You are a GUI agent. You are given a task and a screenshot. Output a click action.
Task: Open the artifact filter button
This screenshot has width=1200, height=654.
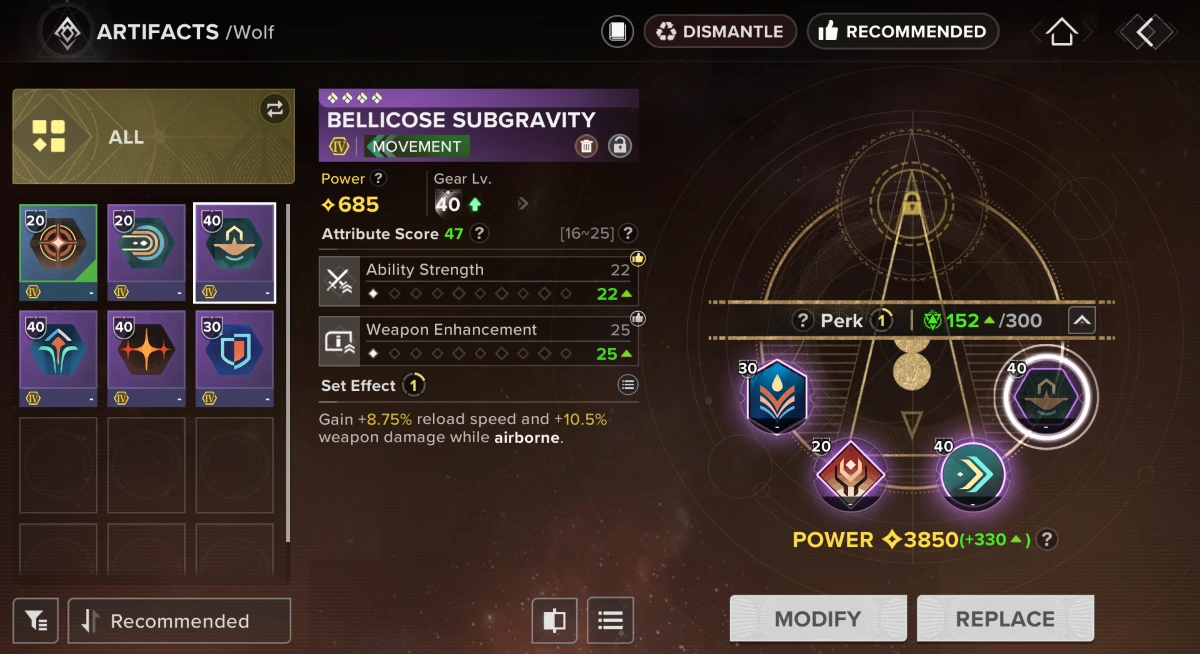[36, 621]
